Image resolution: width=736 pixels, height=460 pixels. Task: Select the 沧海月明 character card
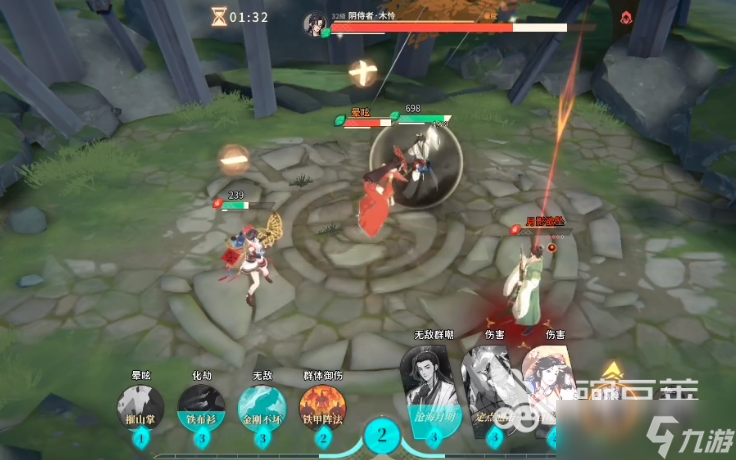pyautogui.click(x=432, y=392)
